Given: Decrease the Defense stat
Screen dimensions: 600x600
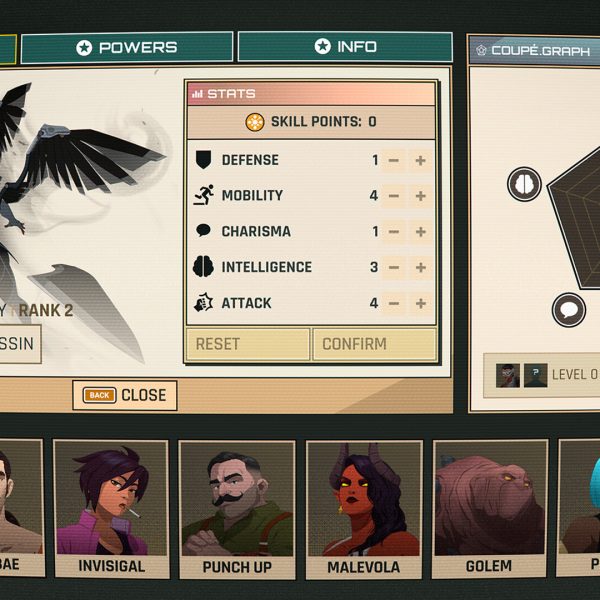Looking at the screenshot, I should (x=394, y=160).
